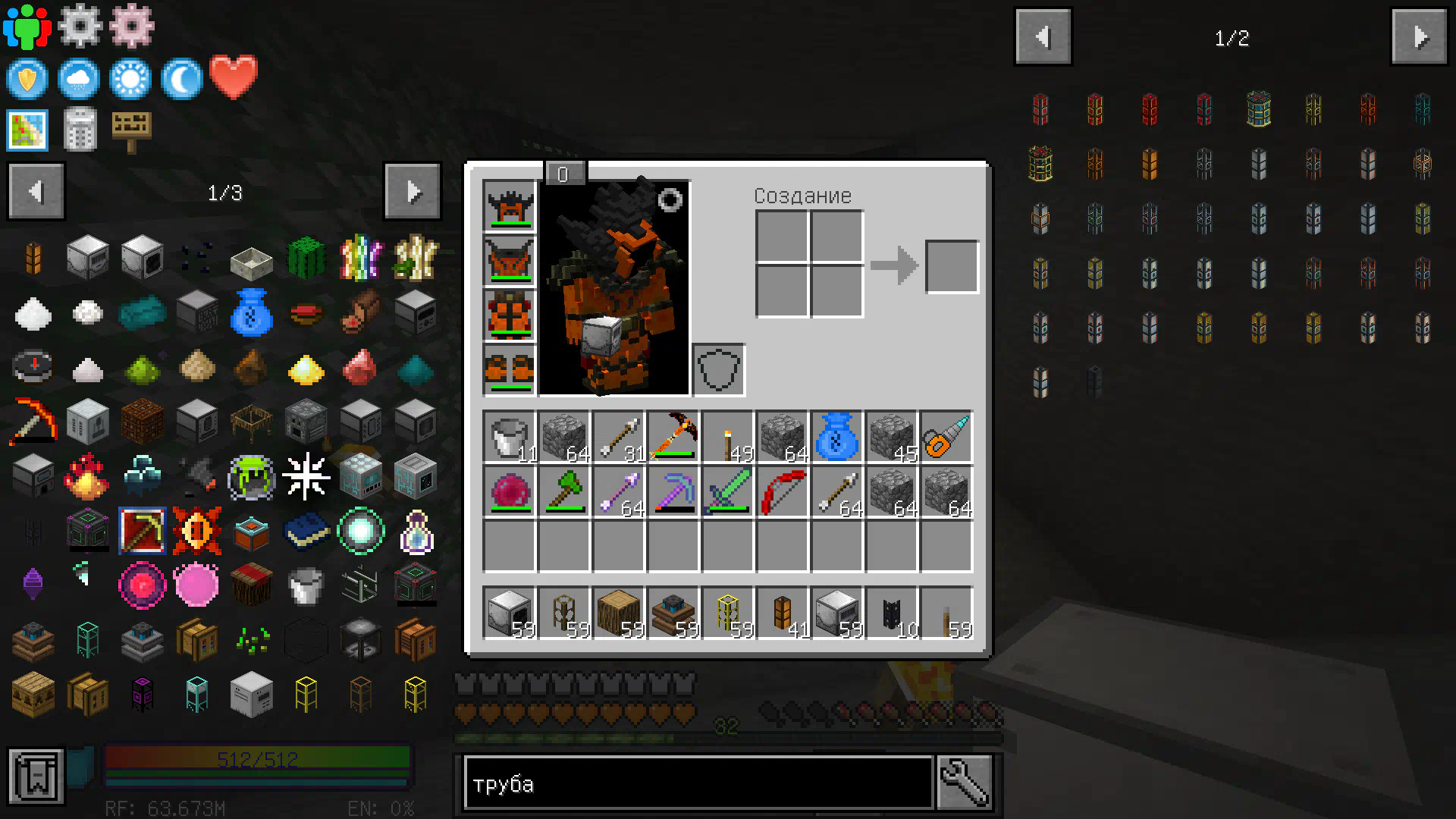Click the helmet armor slot

[509, 206]
